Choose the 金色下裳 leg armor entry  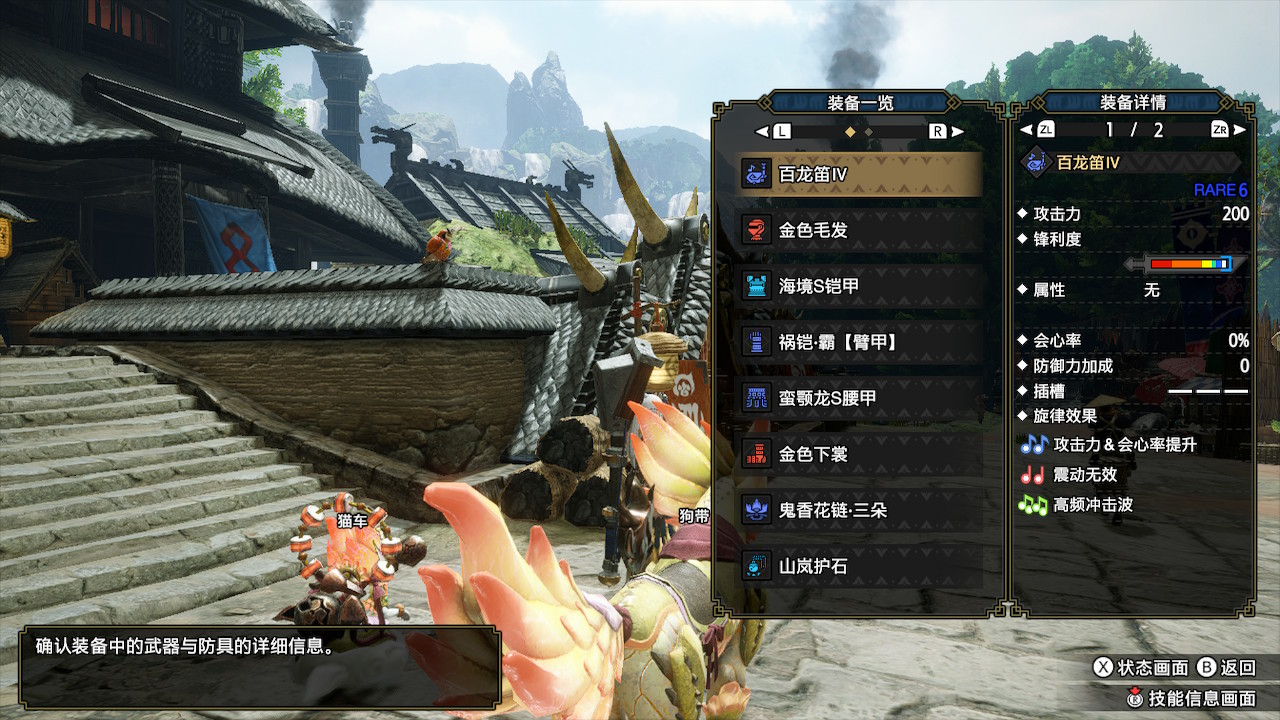pos(860,454)
